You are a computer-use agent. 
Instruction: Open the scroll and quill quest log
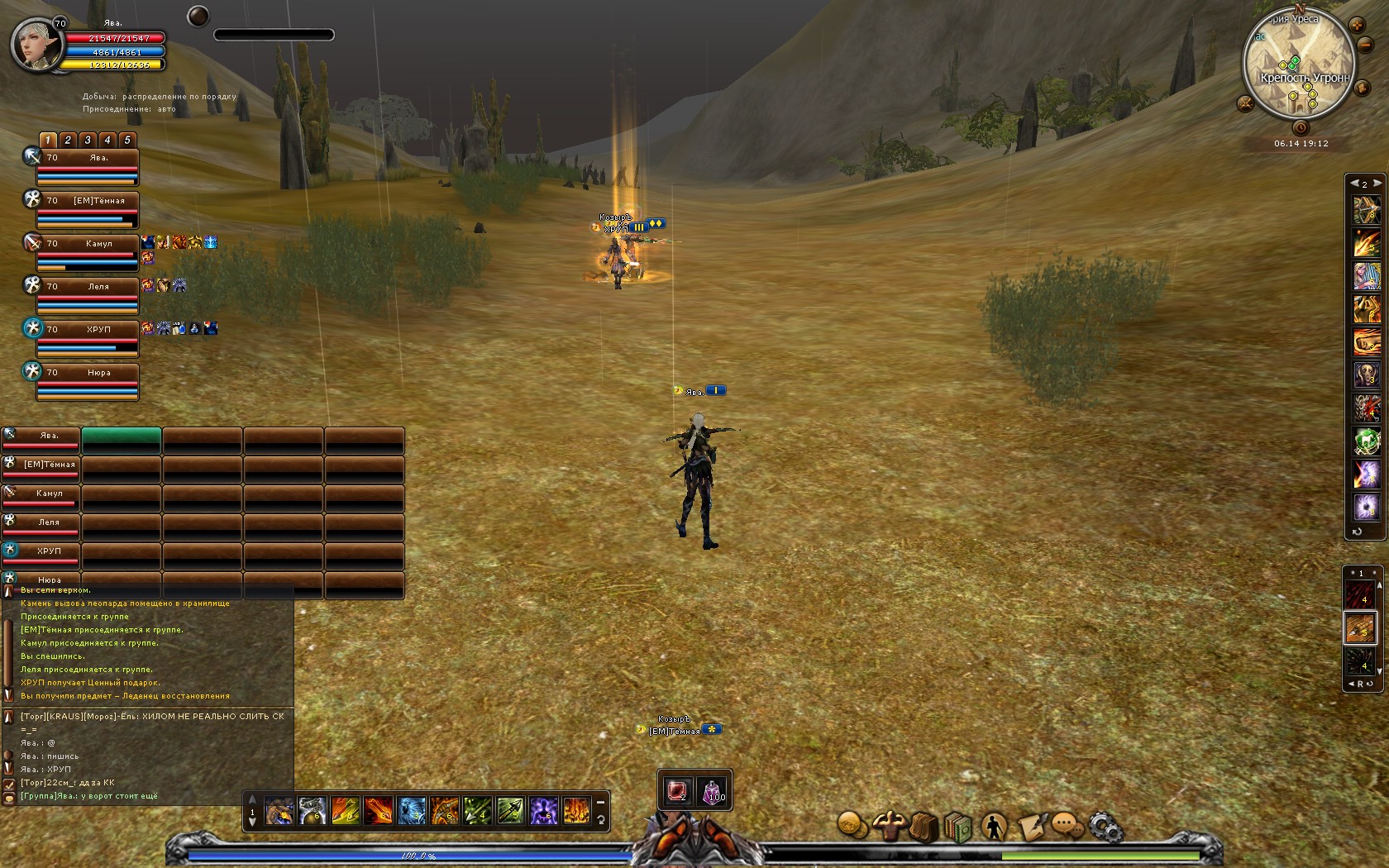(1031, 826)
